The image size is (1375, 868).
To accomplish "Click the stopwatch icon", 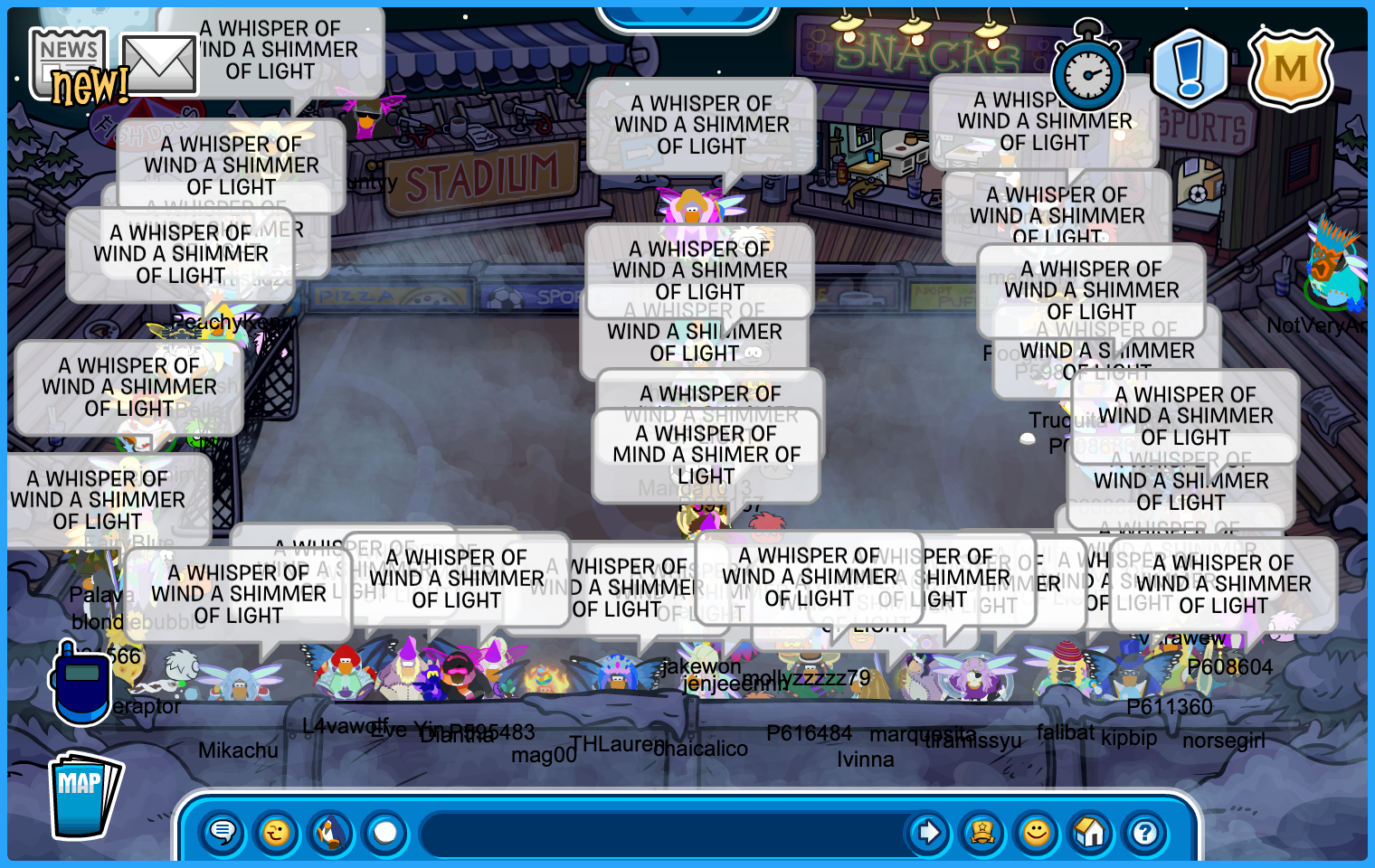I will click(1088, 74).
